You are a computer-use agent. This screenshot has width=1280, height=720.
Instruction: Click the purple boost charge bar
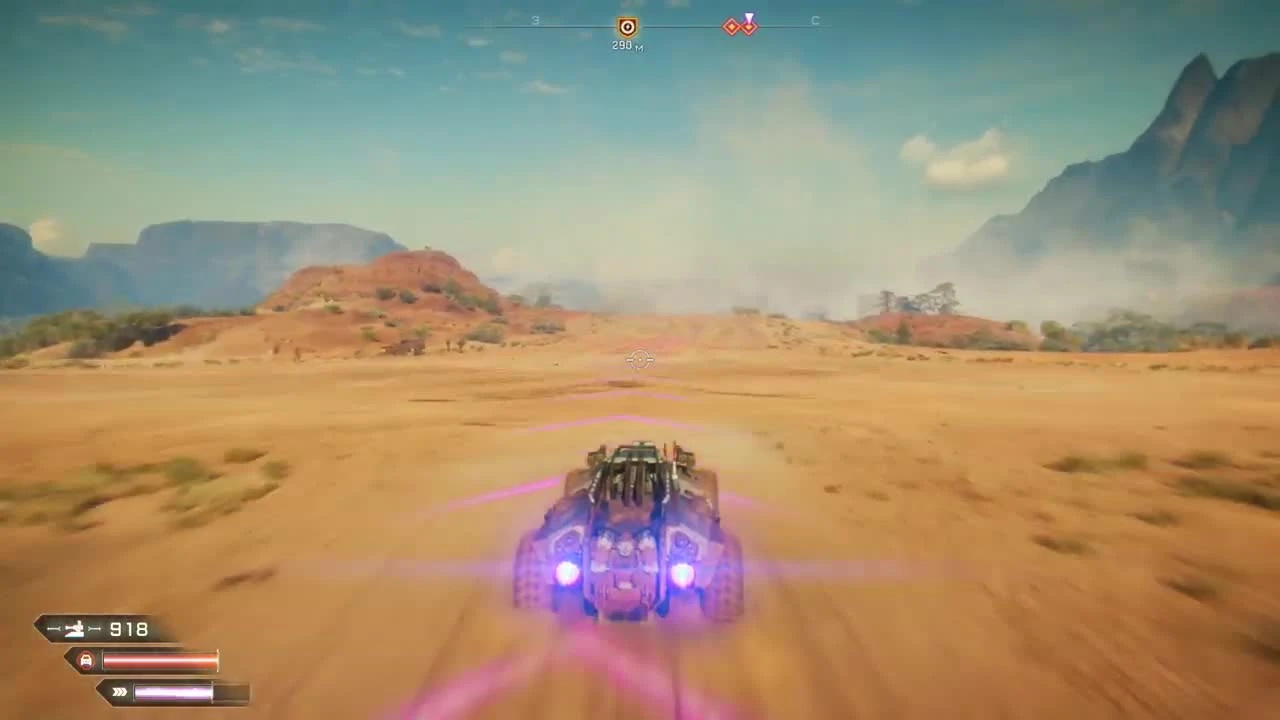pyautogui.click(x=175, y=691)
